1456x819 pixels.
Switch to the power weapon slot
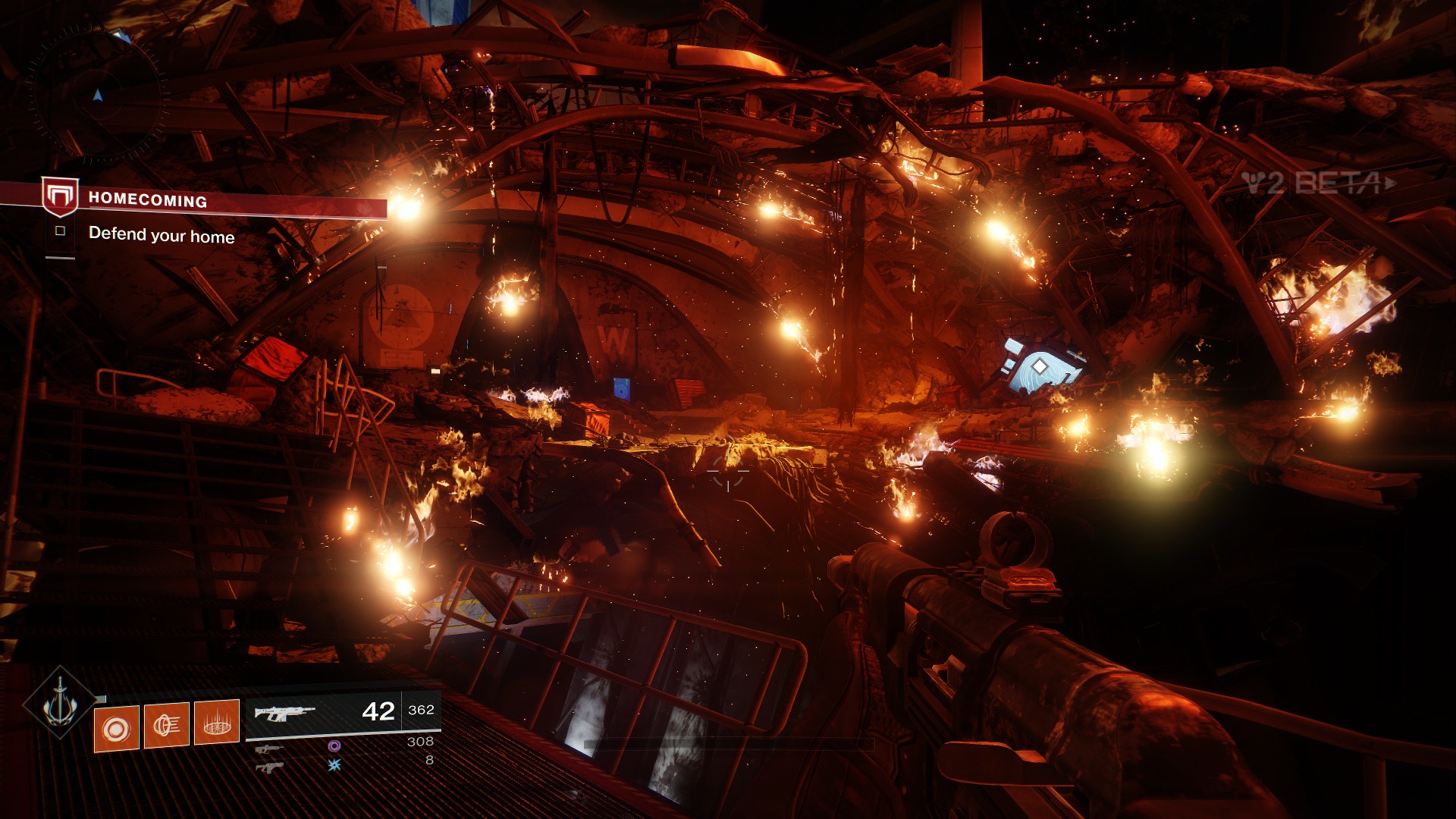point(269,767)
